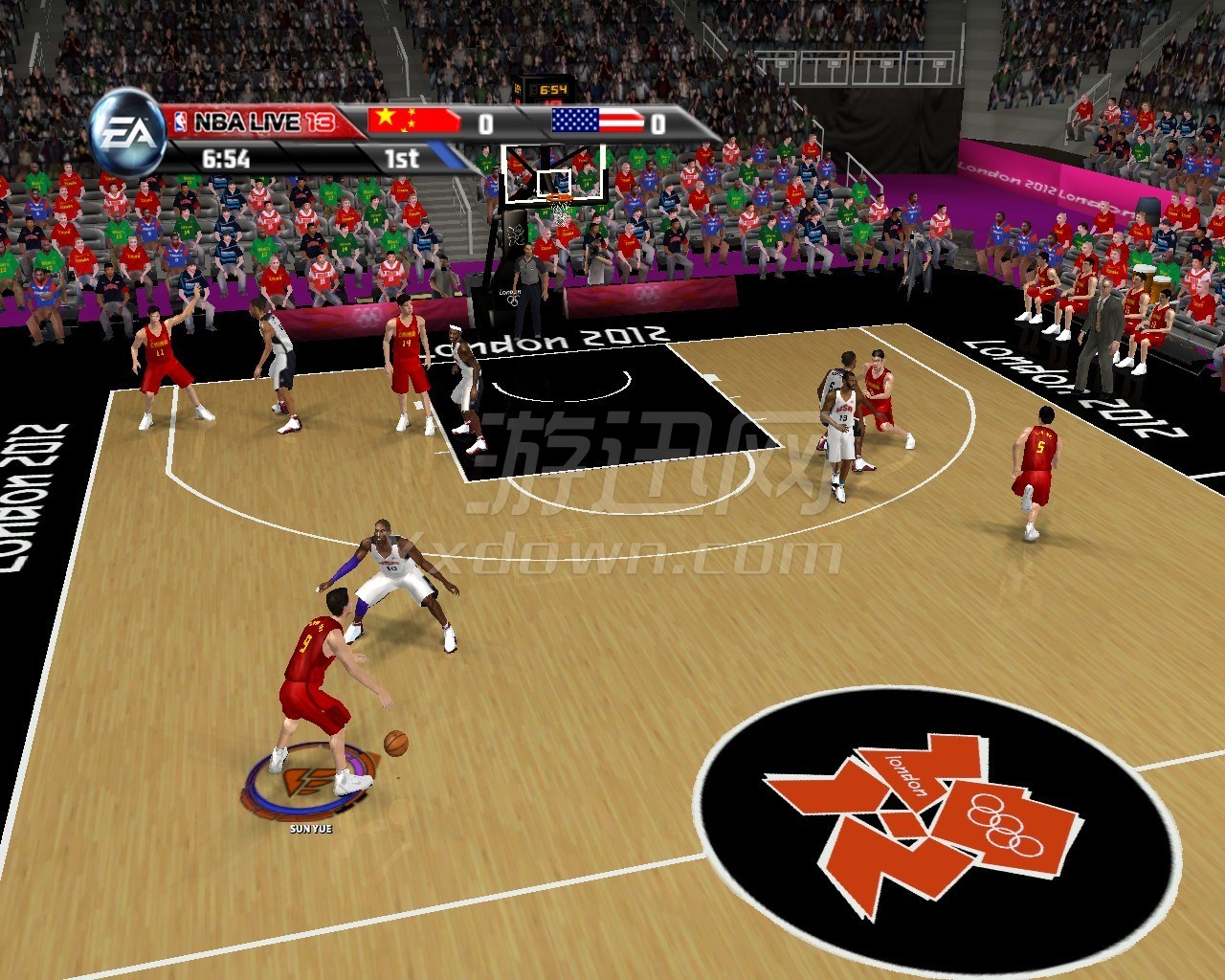Click the lightning bolt inside Sun Yue's ring
This screenshot has height=980, width=1225.
pos(306,783)
